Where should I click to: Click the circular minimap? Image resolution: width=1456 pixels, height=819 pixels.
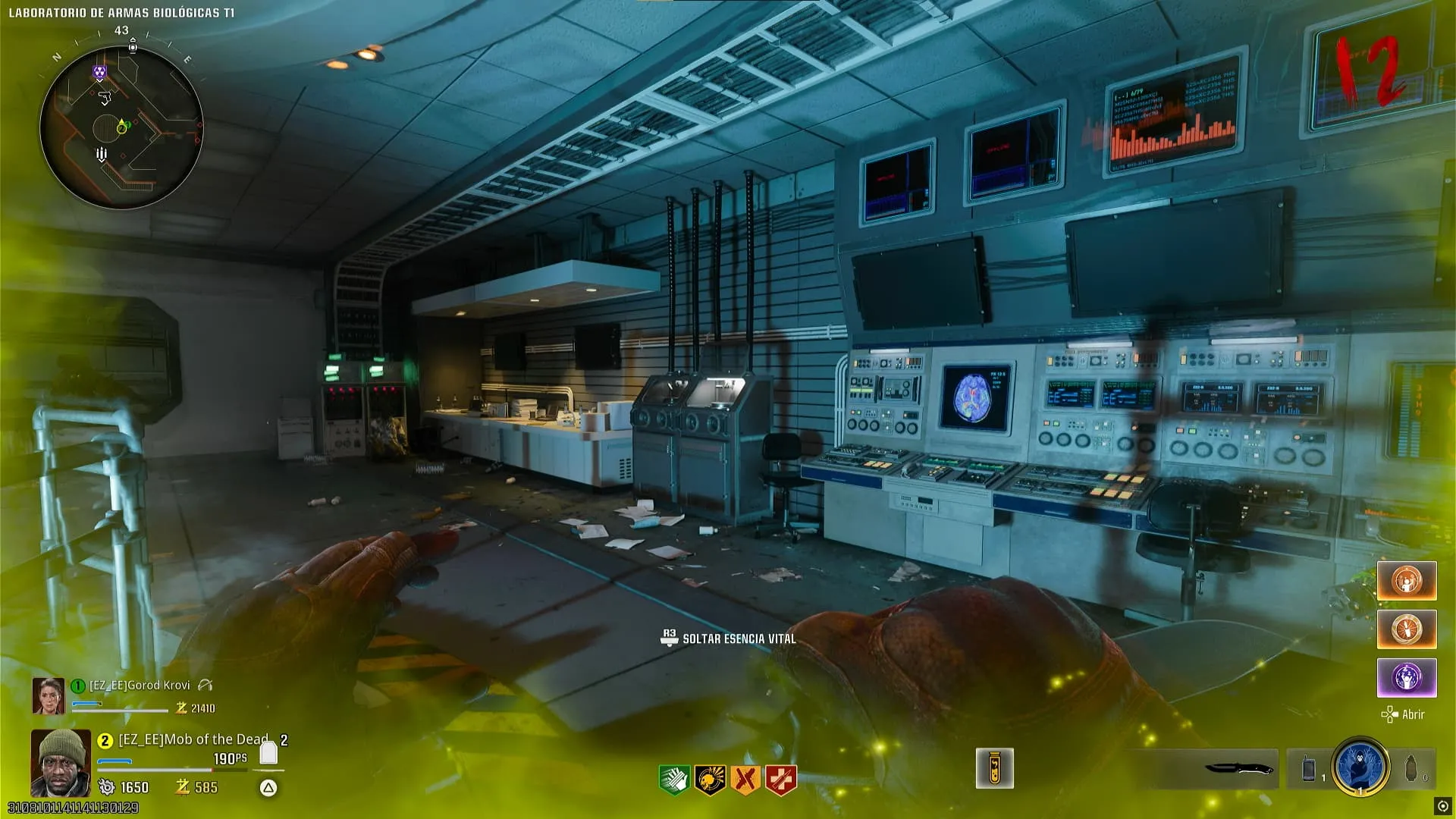coord(121,127)
